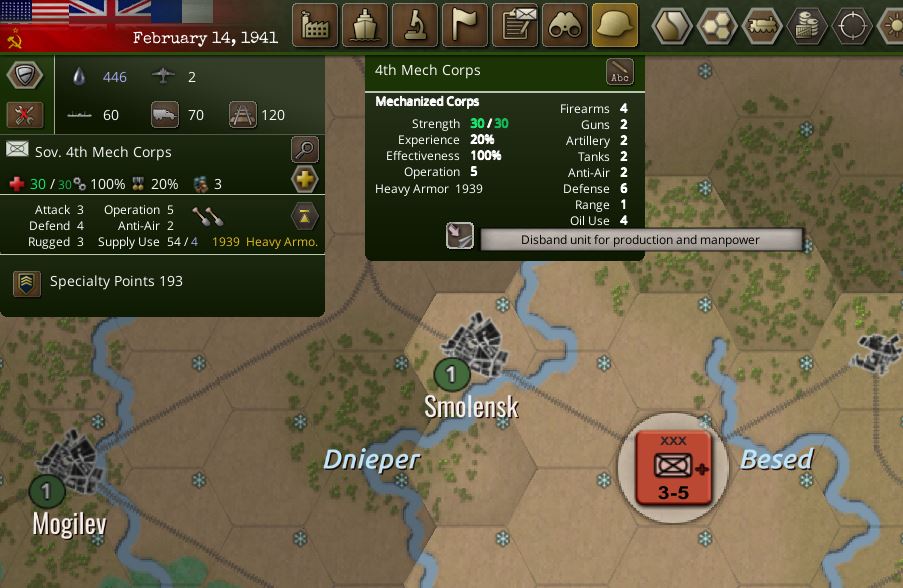Open the binoculars intelligence view
Viewport: 903px width, 588px height.
pos(565,25)
